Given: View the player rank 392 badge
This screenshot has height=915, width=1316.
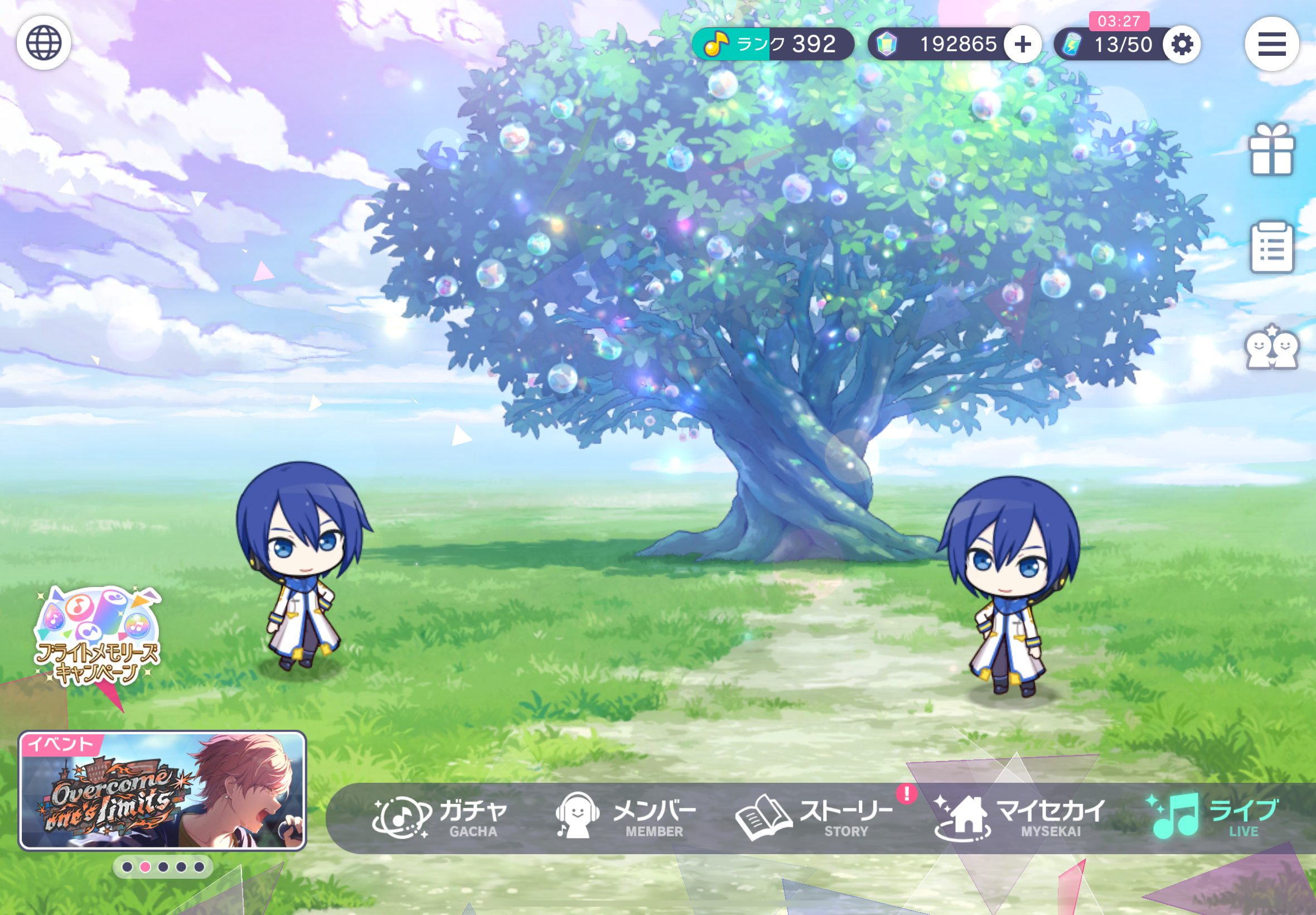Looking at the screenshot, I should point(772,44).
